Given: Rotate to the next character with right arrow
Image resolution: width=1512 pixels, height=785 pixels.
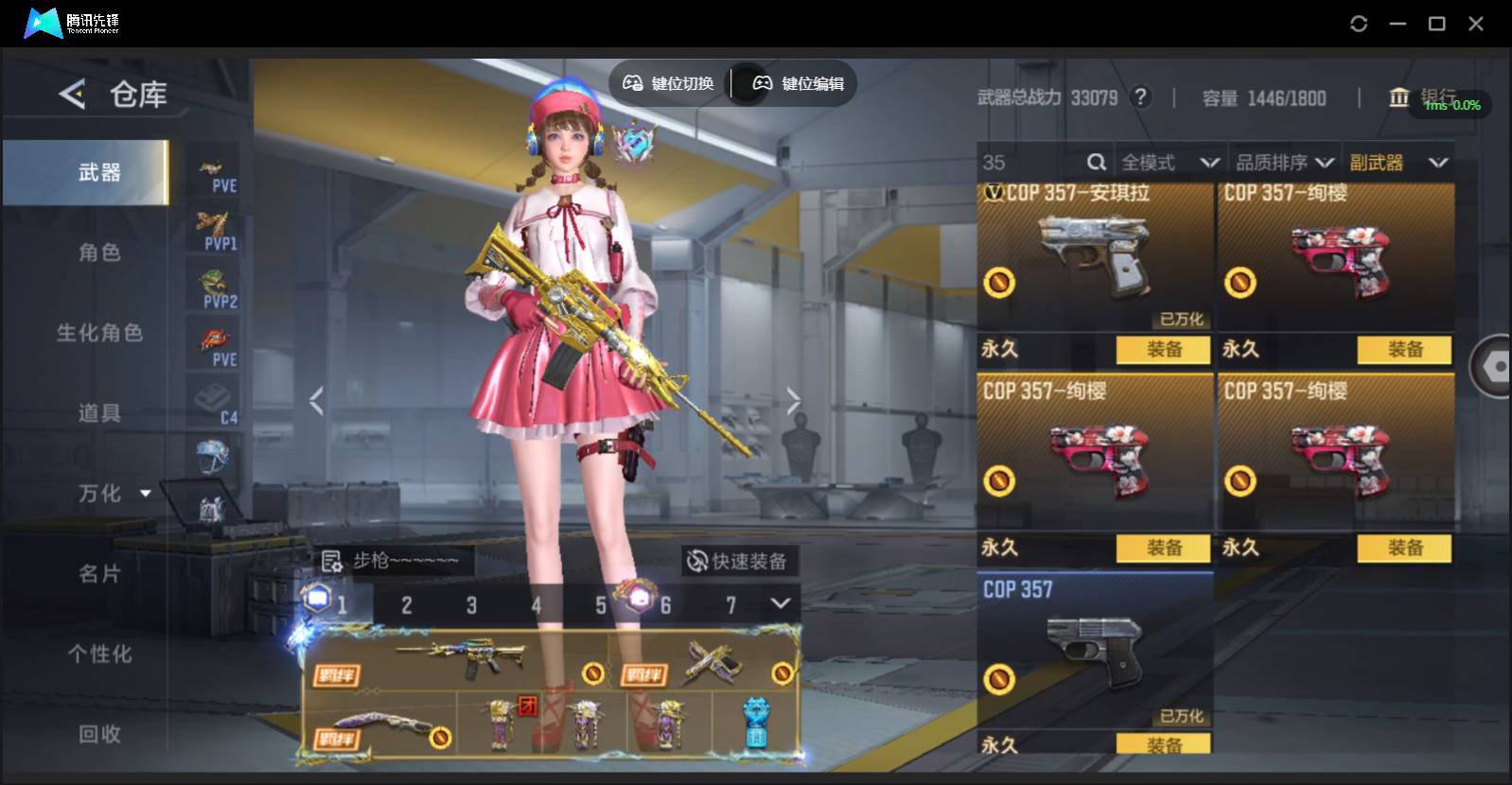Looking at the screenshot, I should (x=793, y=402).
